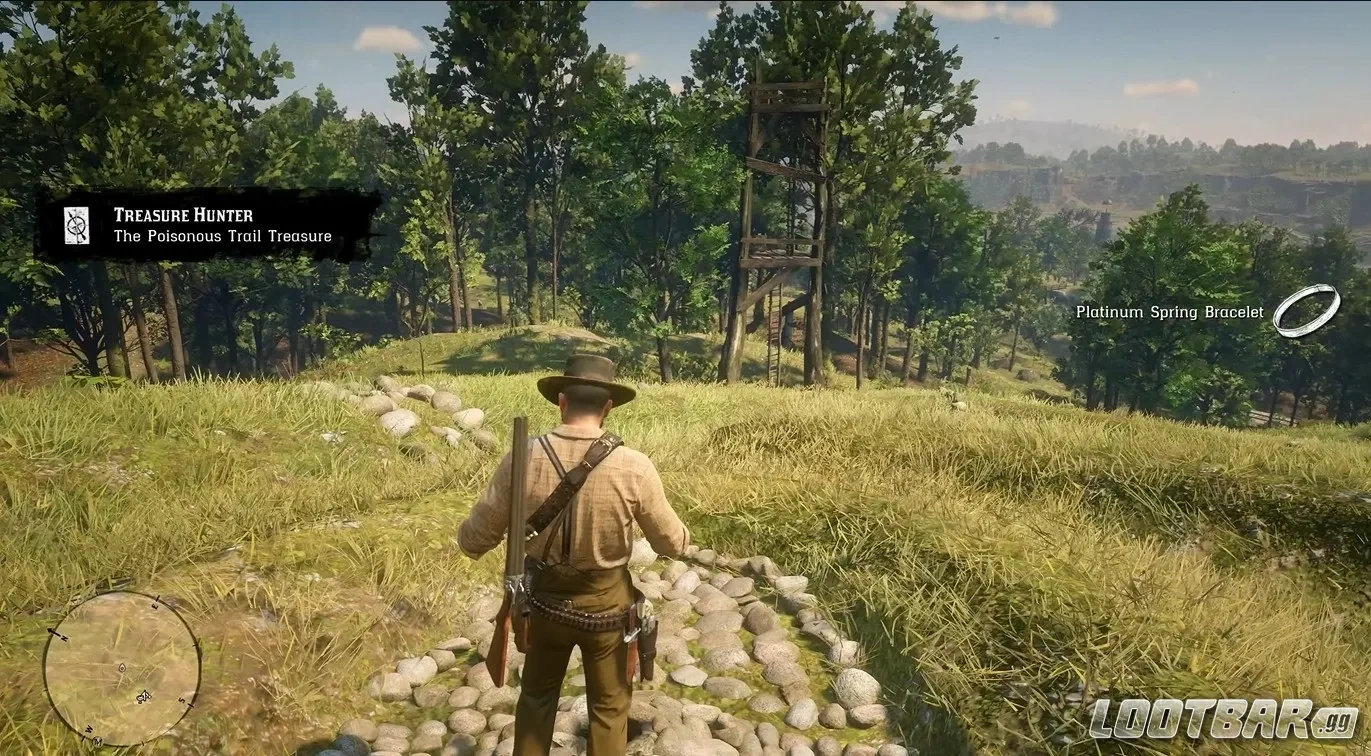Select the N compass indicator on the minimap
The width and height of the screenshot is (1371, 756).
click(64, 636)
